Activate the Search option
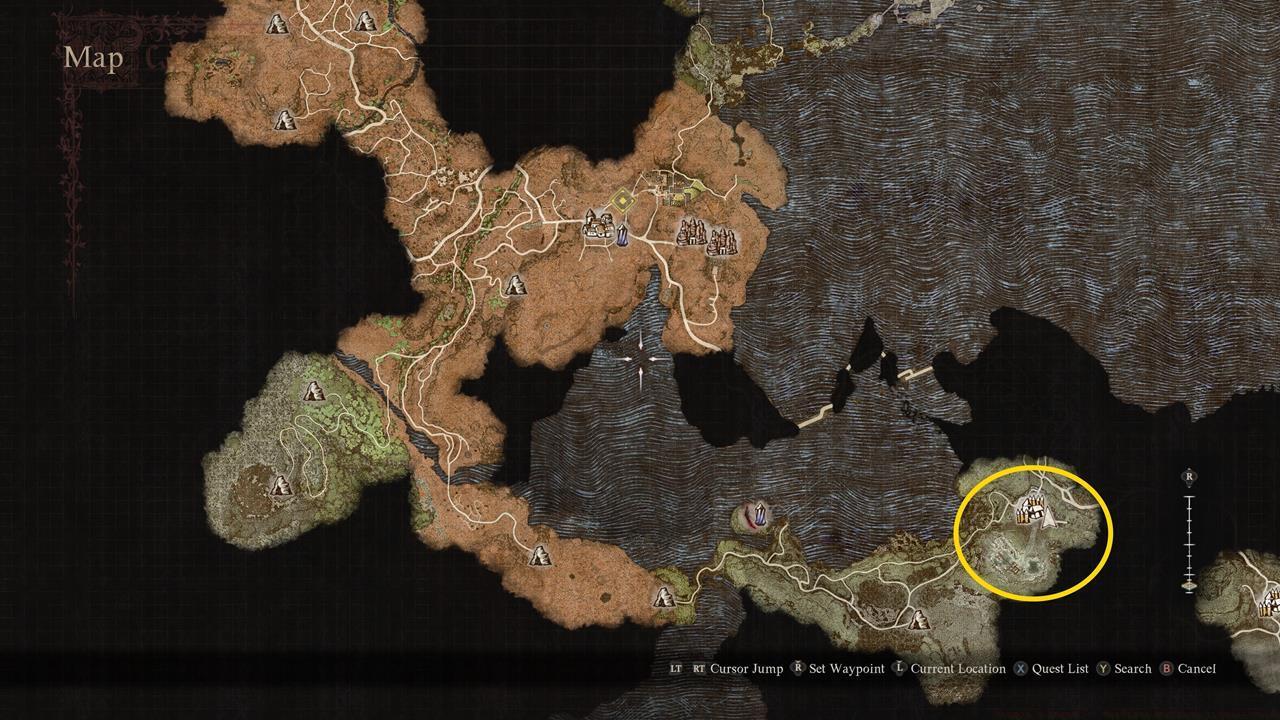This screenshot has width=1280, height=720. click(x=1133, y=668)
